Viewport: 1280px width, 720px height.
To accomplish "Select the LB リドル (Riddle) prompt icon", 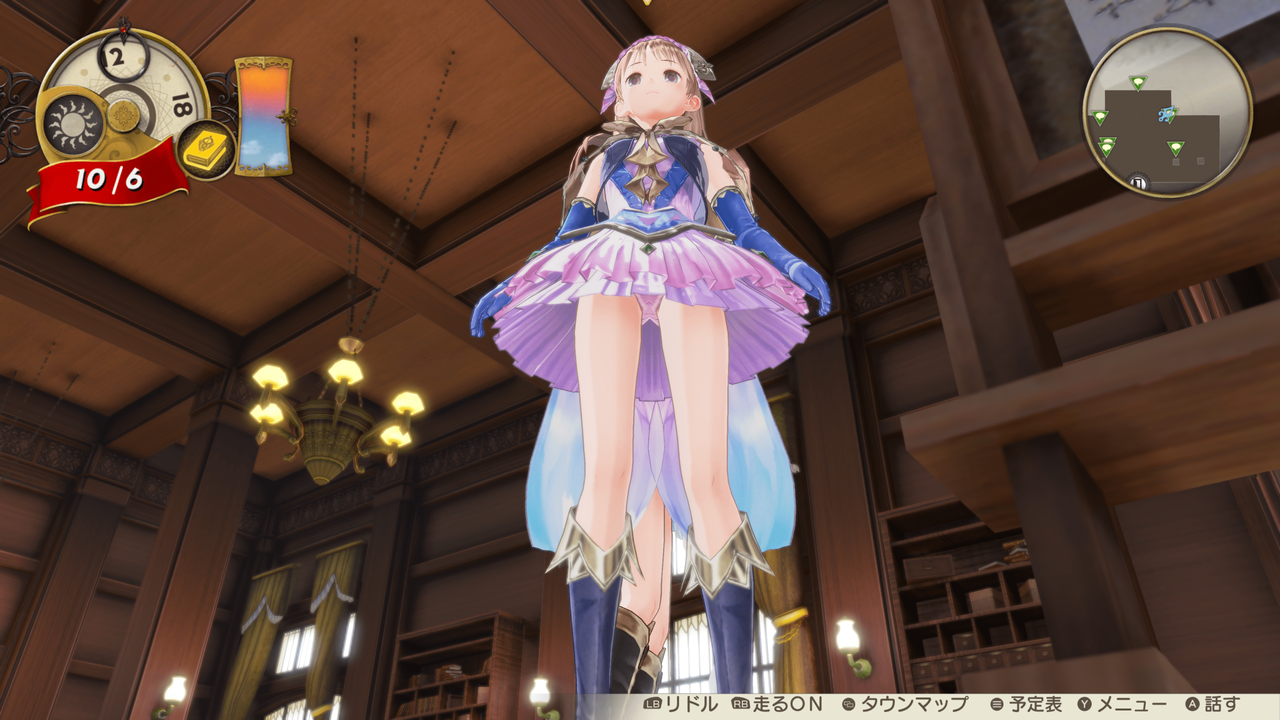I will click(x=650, y=702).
